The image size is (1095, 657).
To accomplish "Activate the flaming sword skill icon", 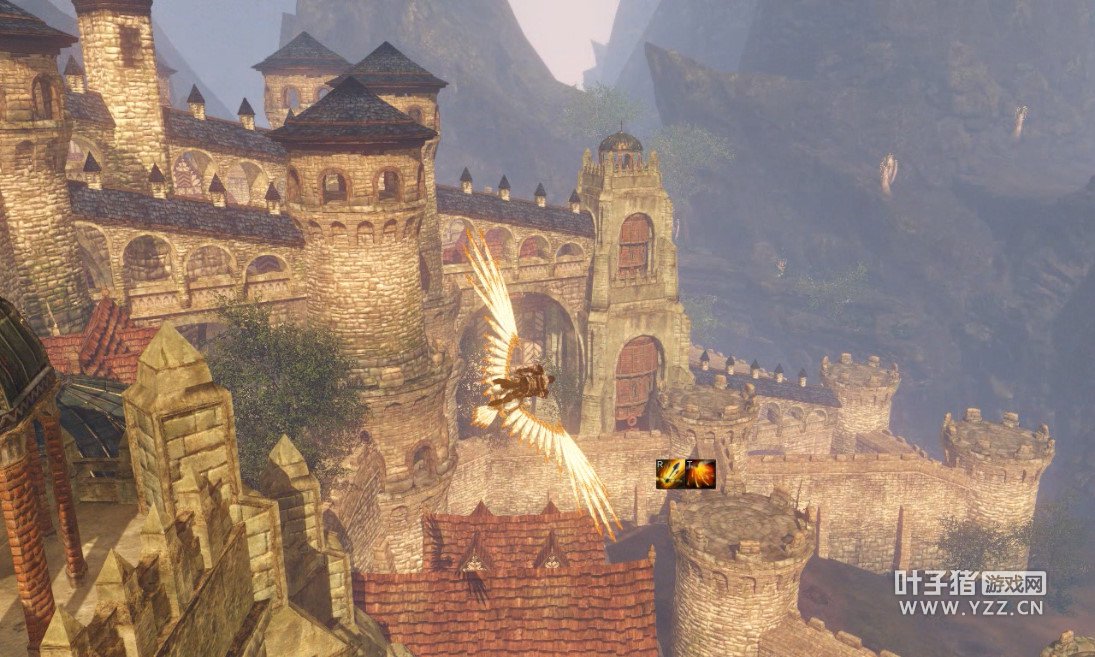I will [670, 474].
